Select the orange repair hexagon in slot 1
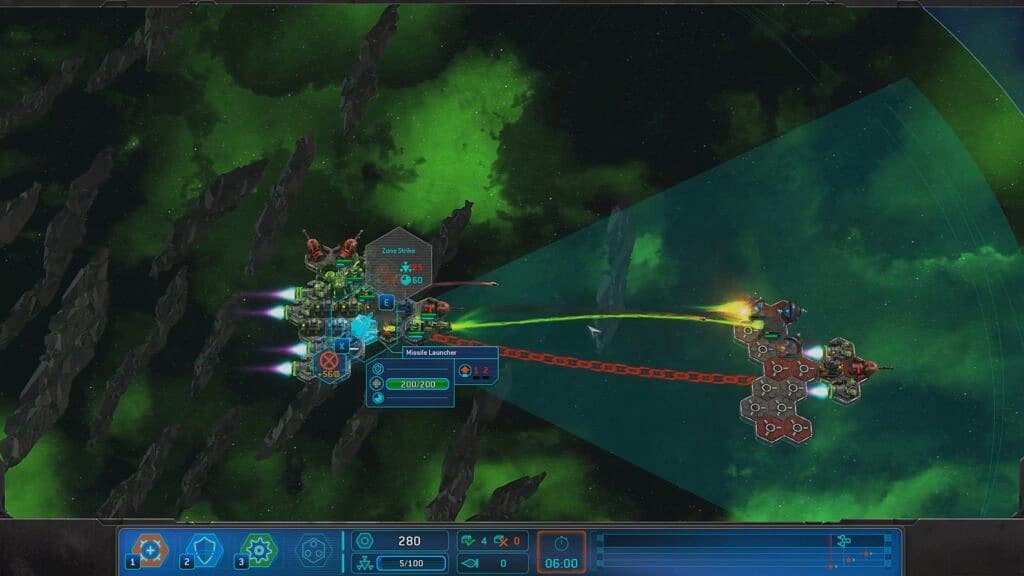Image resolution: width=1024 pixels, height=576 pixels. (150, 549)
